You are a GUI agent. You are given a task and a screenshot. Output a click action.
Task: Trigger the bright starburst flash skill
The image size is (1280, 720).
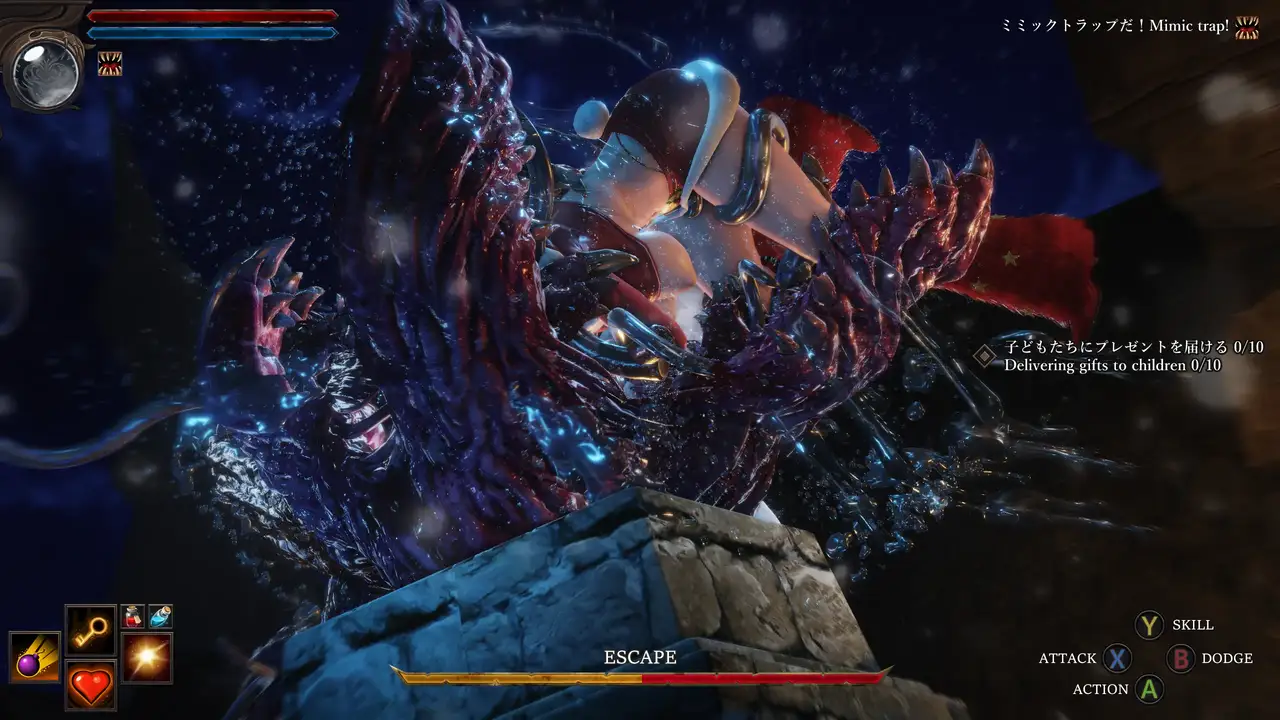coord(147,657)
